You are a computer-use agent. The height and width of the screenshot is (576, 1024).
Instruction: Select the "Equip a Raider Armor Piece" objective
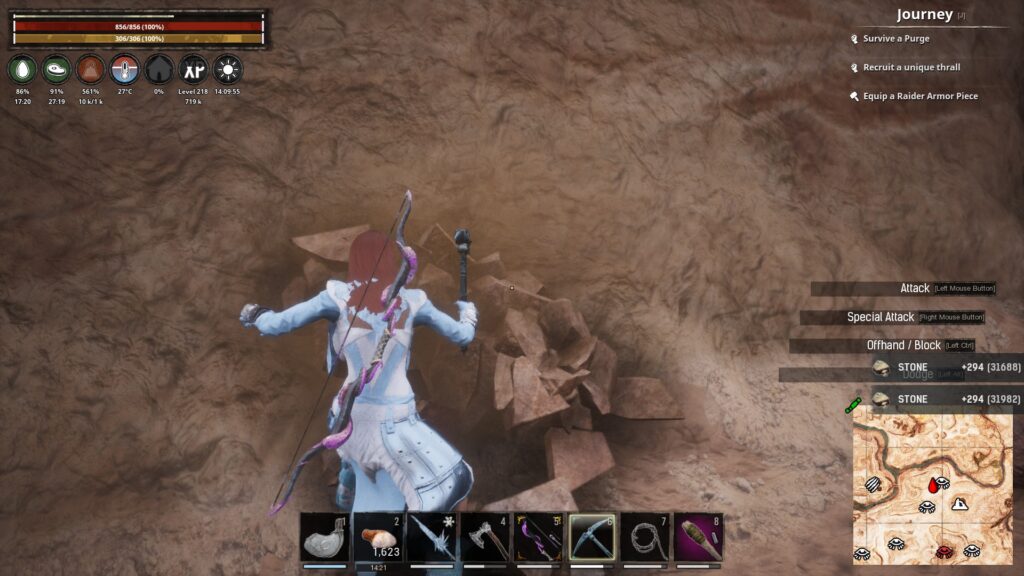point(920,96)
